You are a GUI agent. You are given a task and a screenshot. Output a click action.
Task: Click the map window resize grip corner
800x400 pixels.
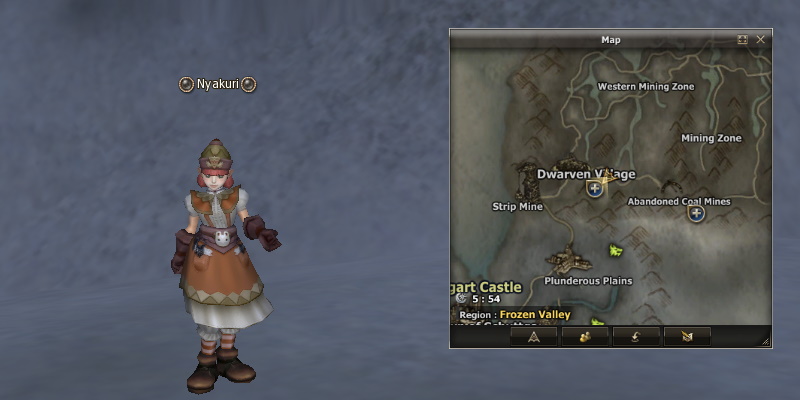click(x=766, y=342)
